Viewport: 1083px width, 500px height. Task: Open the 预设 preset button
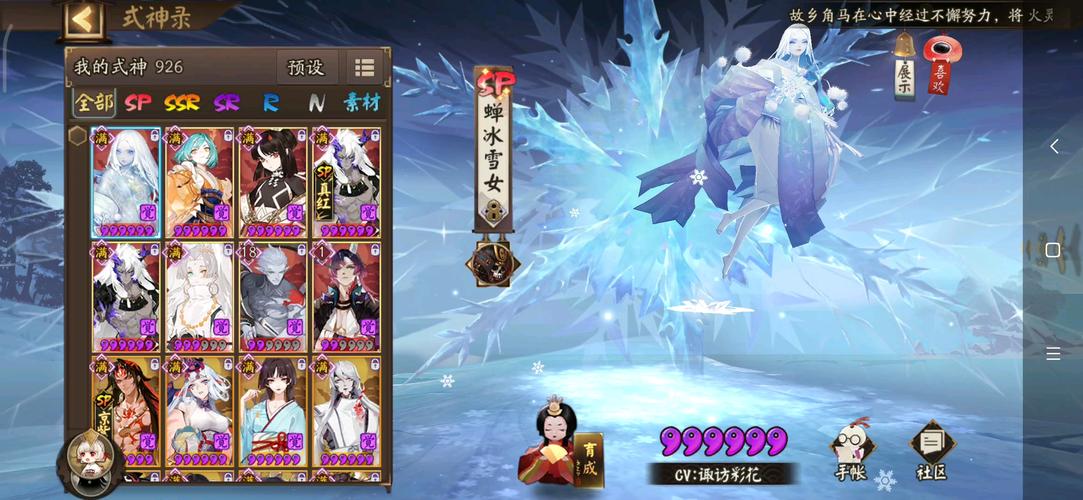tap(305, 68)
